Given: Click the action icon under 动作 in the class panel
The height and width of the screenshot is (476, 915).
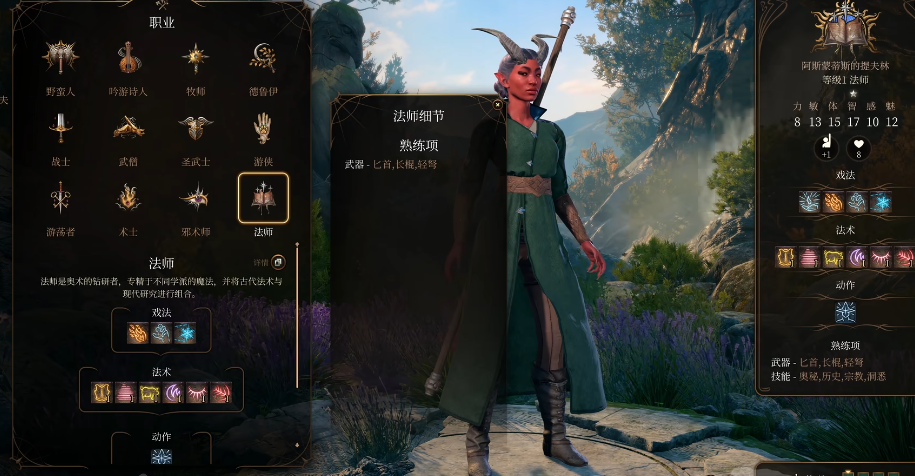Looking at the screenshot, I should pos(161,457).
